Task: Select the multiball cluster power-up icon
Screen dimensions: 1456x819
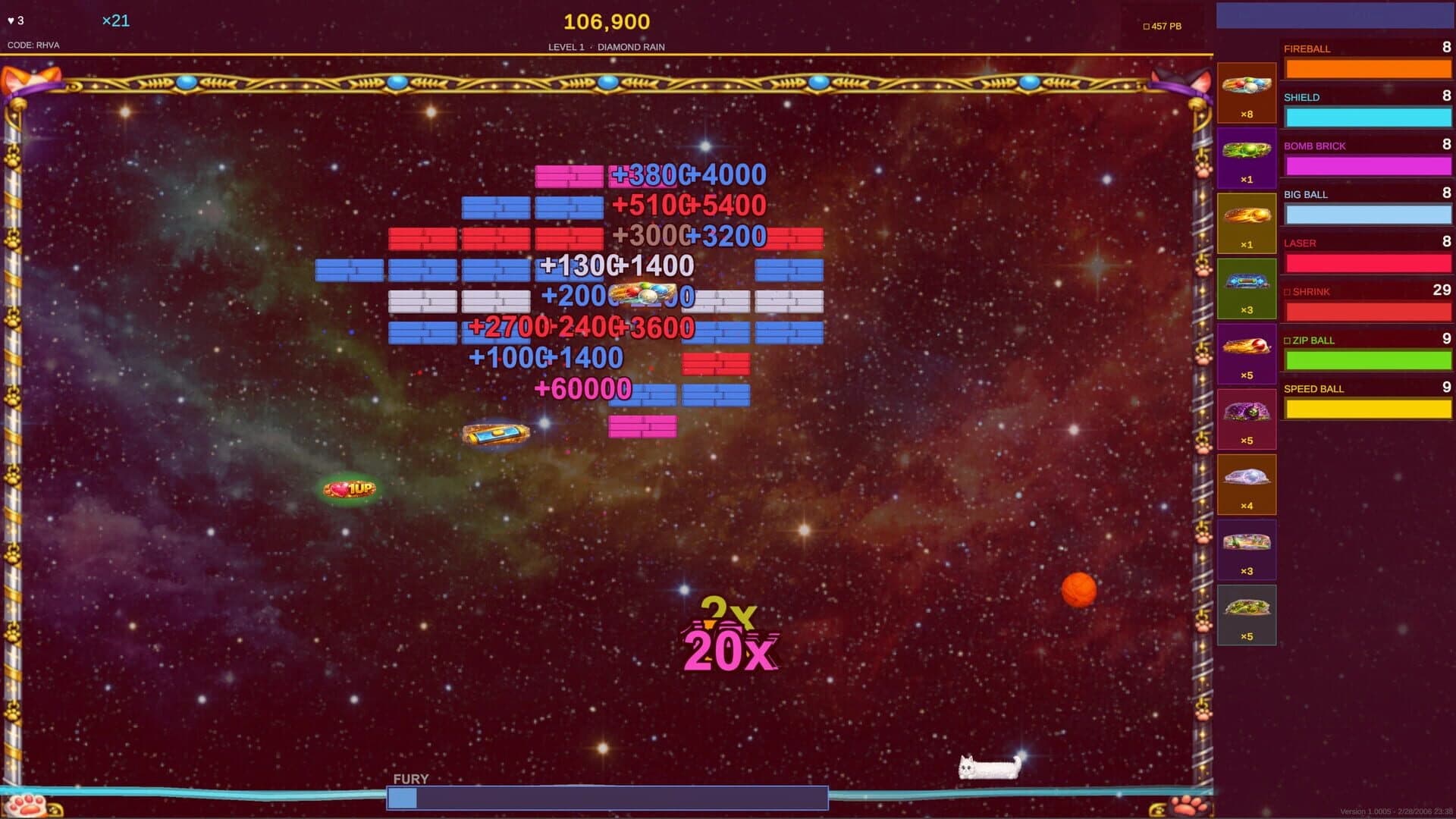Action: coord(1247,91)
